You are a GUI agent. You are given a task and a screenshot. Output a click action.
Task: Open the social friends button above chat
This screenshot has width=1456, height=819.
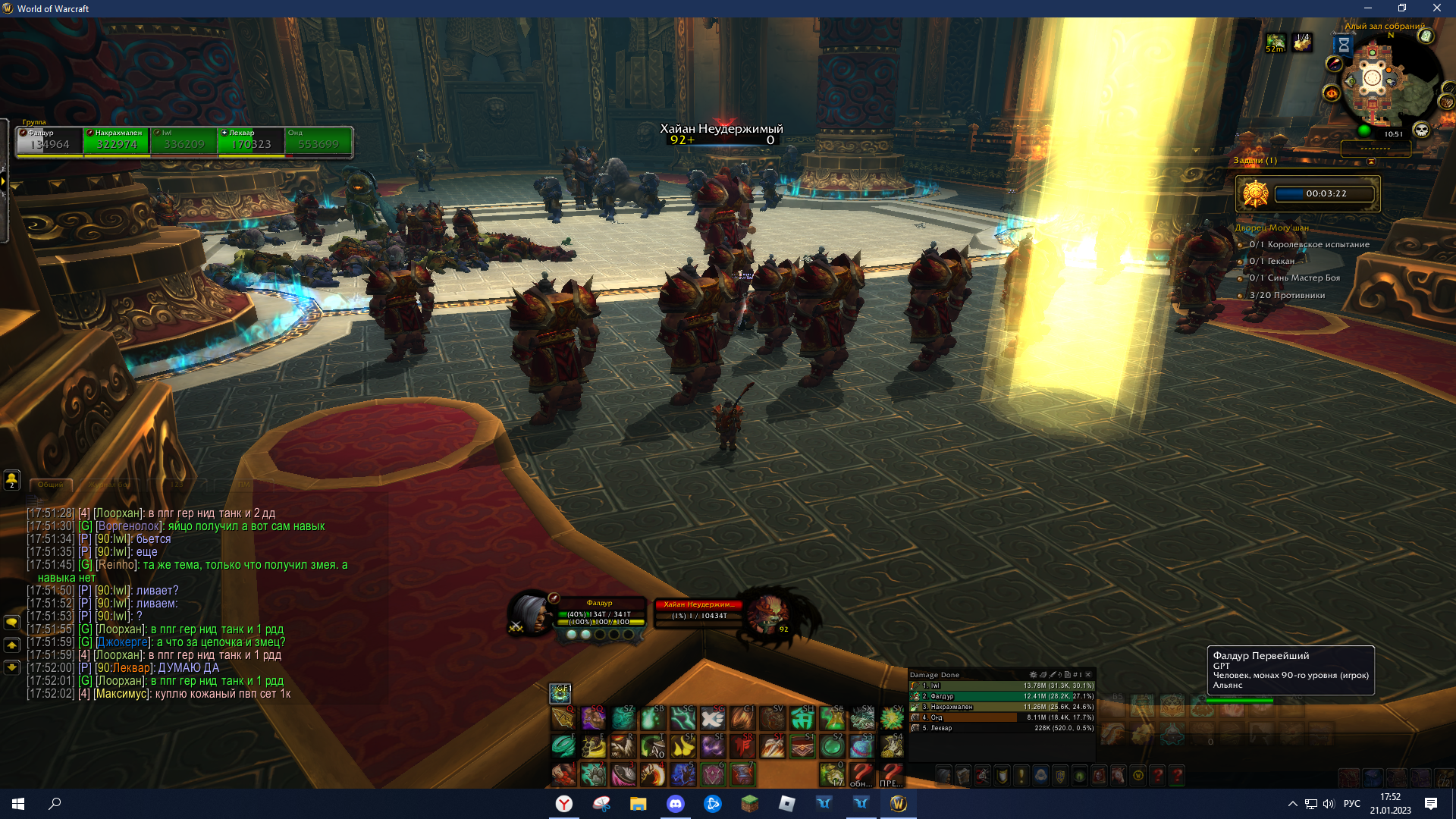[12, 479]
